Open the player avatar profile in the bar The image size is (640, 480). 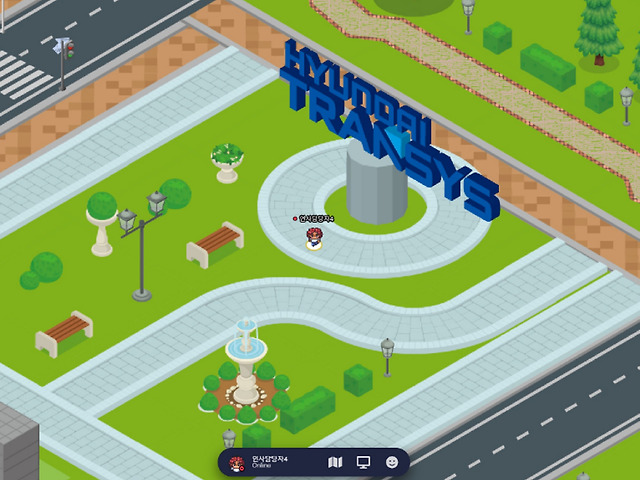[237, 463]
